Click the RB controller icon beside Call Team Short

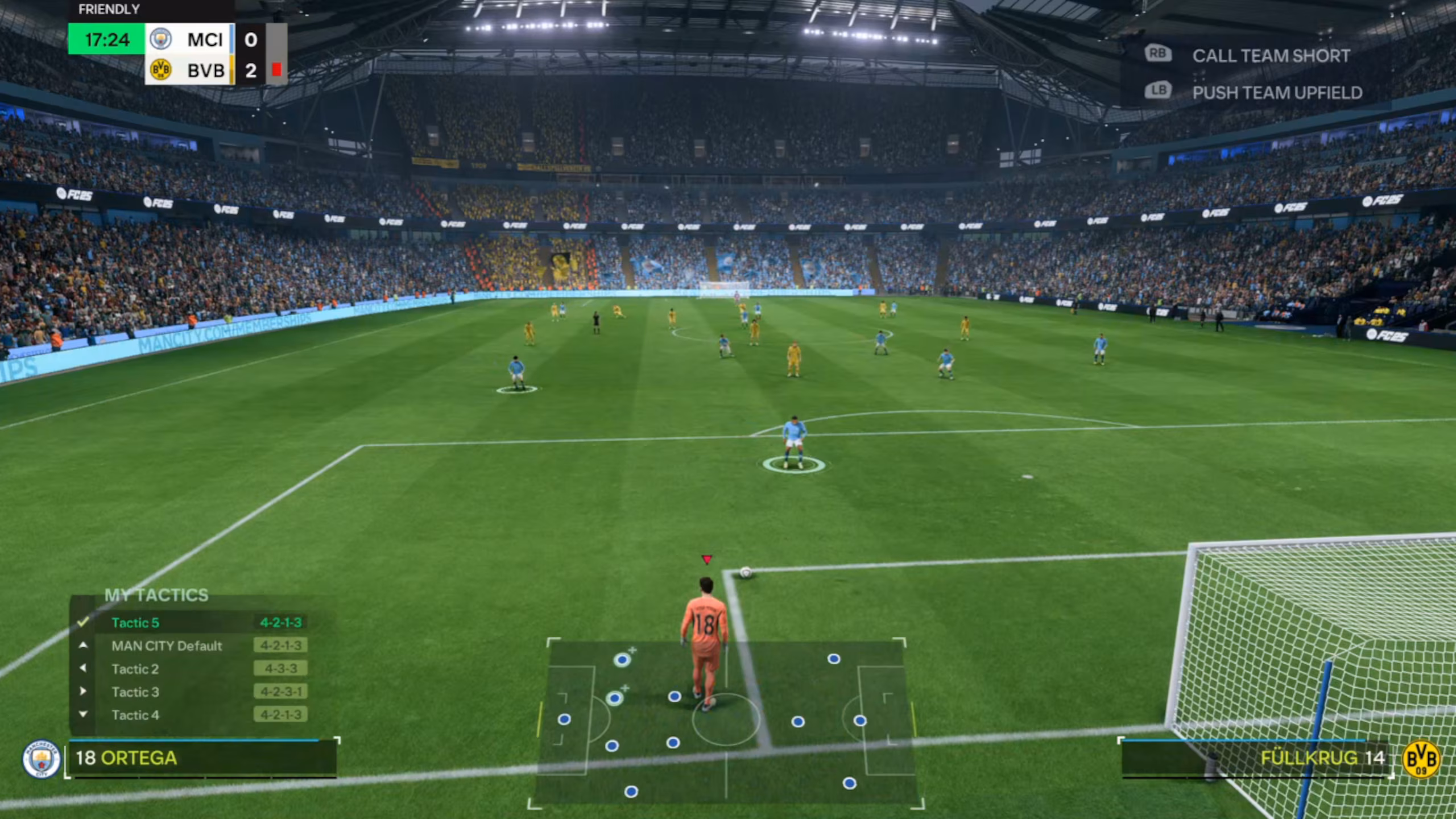1159,54
